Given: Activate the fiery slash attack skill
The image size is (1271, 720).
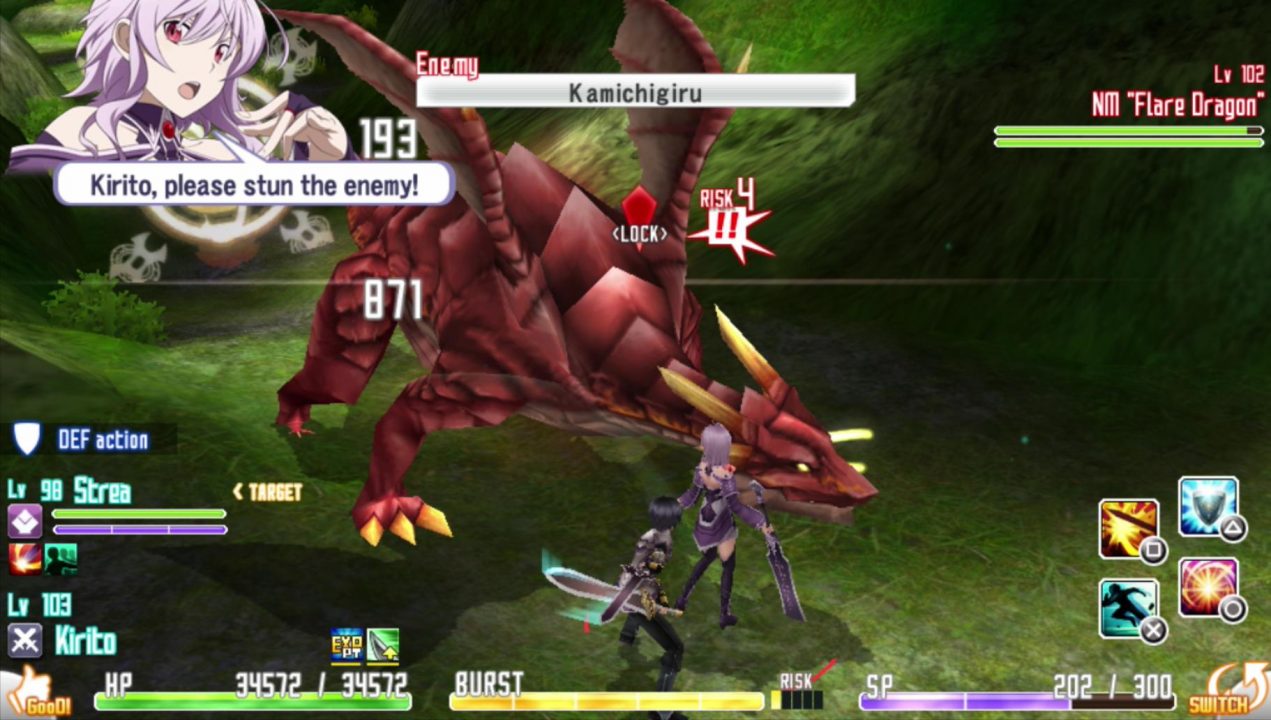Looking at the screenshot, I should click(x=1129, y=529).
